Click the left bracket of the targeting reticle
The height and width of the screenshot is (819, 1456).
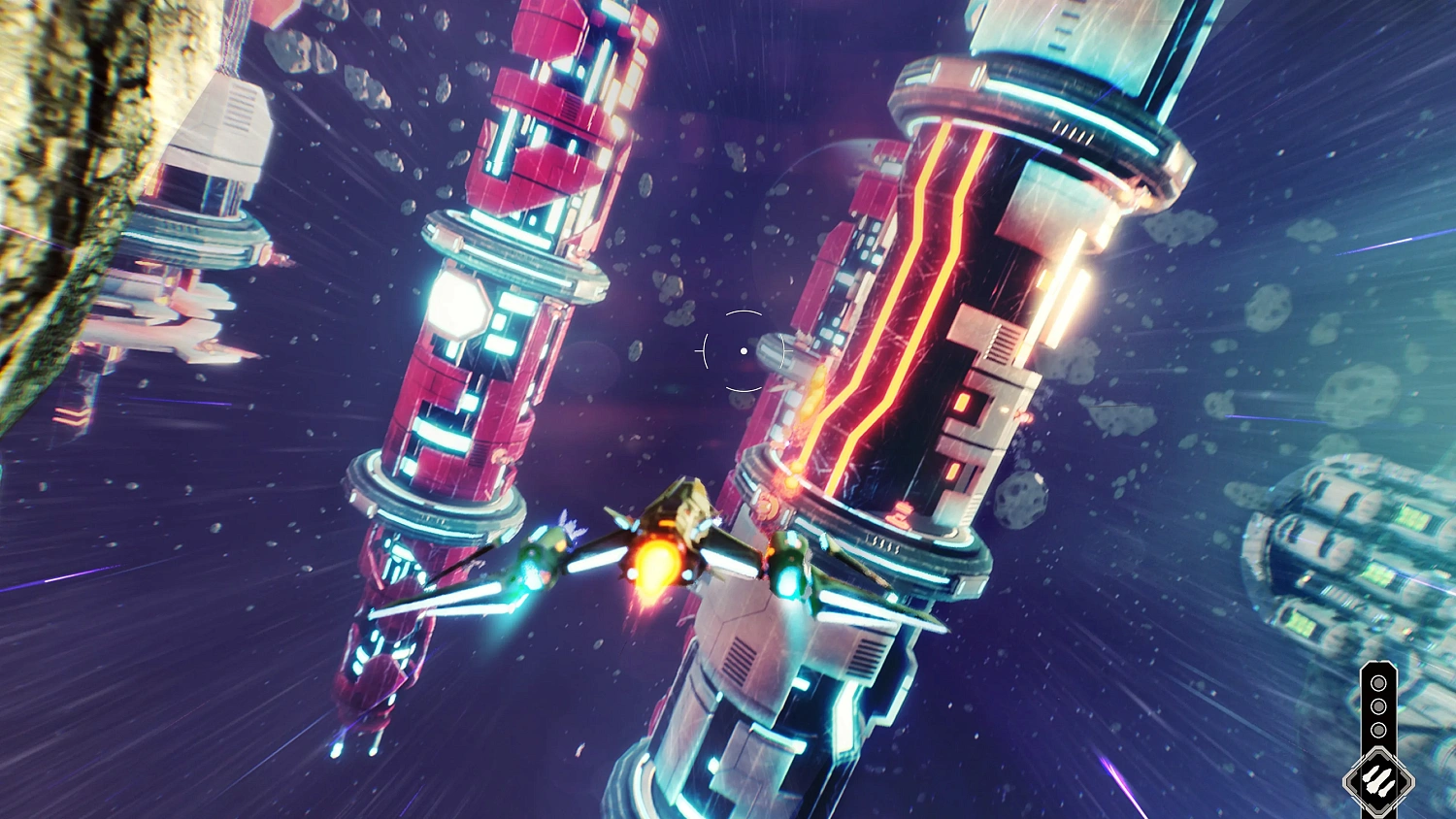coord(704,351)
